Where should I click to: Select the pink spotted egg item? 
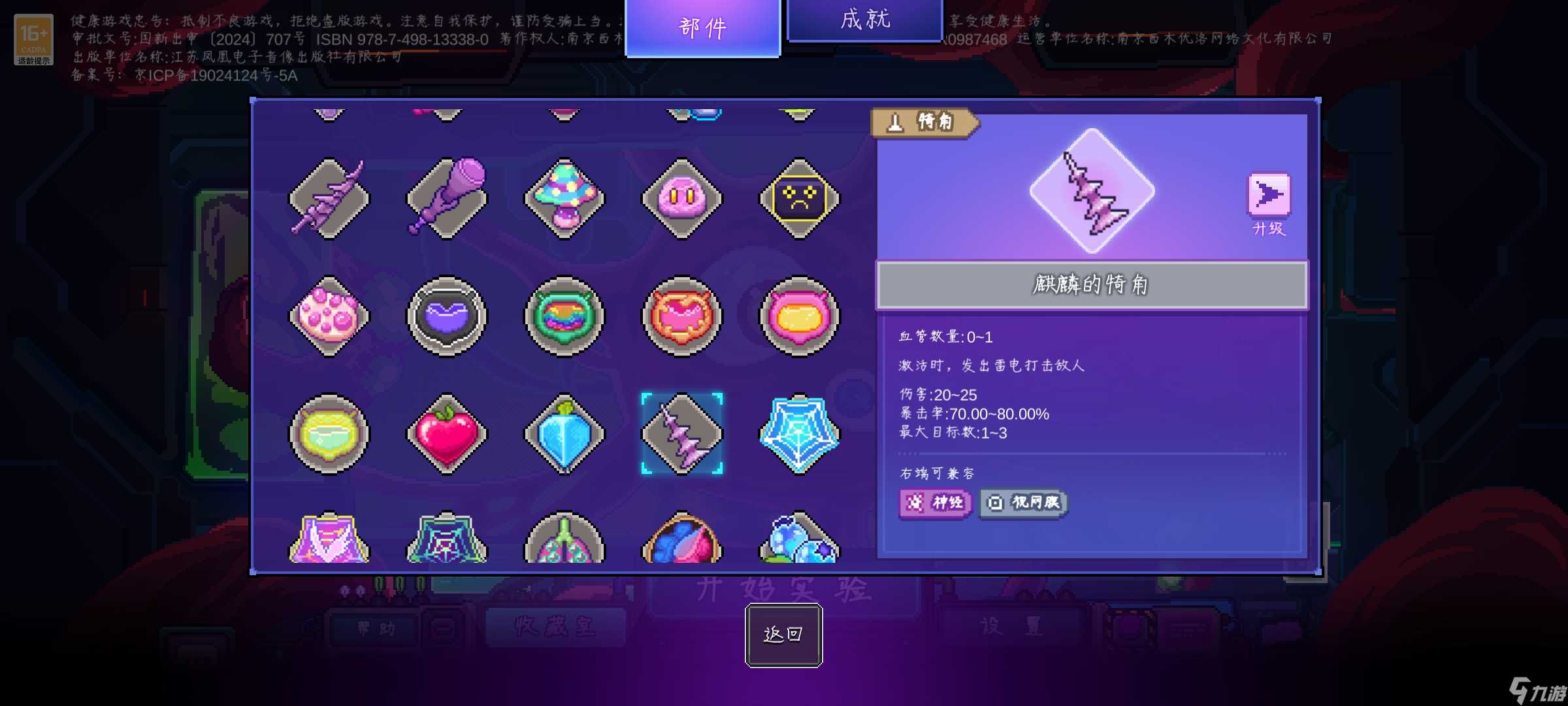[329, 316]
